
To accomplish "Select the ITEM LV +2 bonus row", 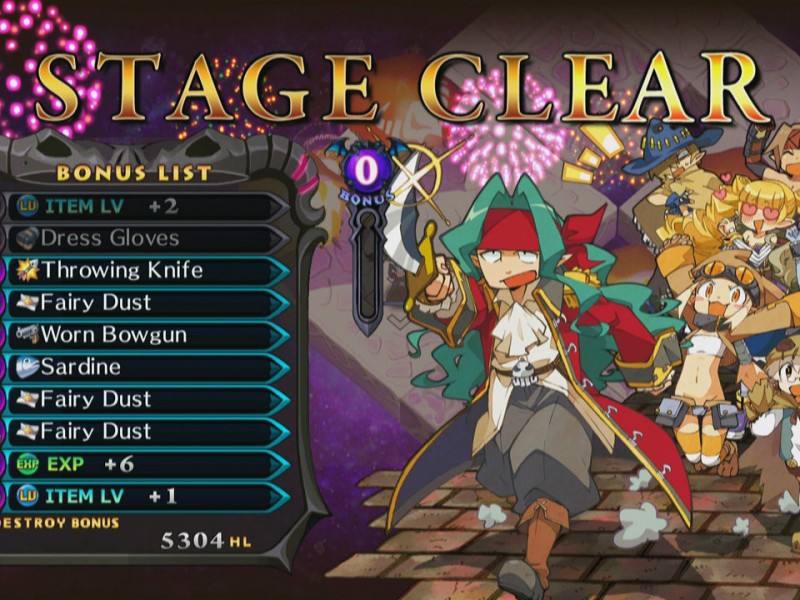I will (x=140, y=206).
